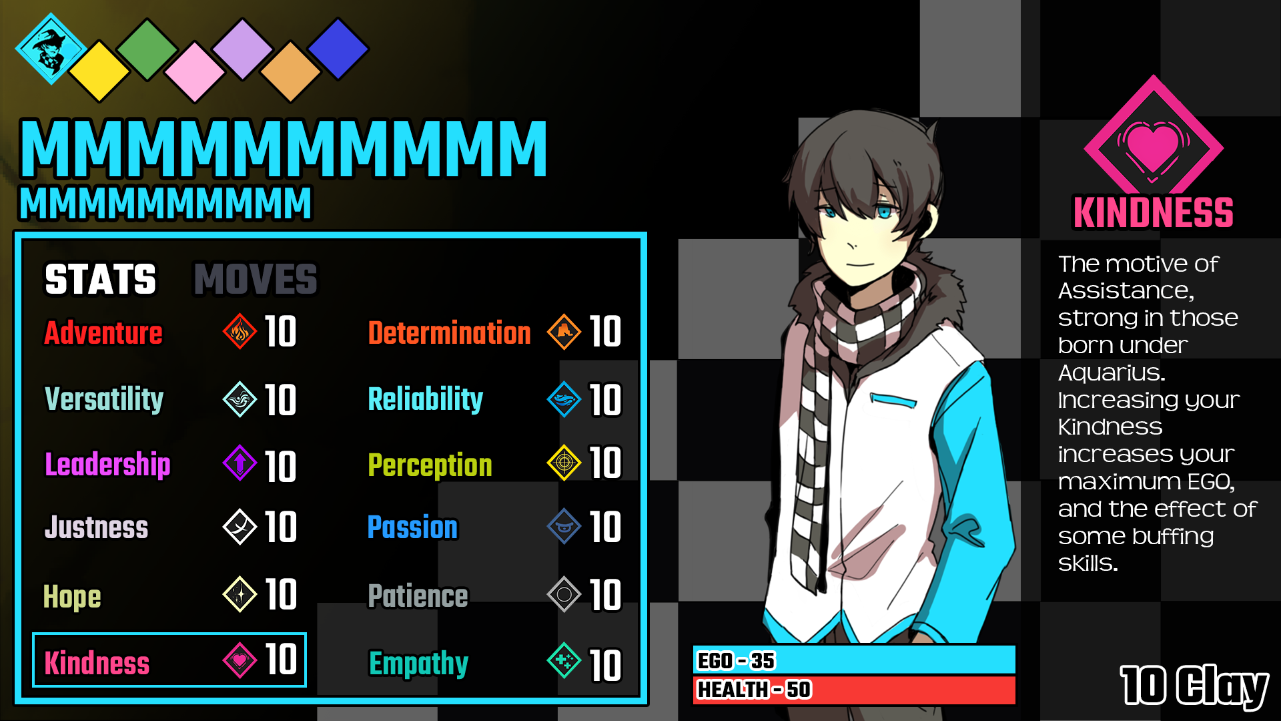1281x721 pixels.
Task: Highlight the Patience stat
Action: coord(418,597)
